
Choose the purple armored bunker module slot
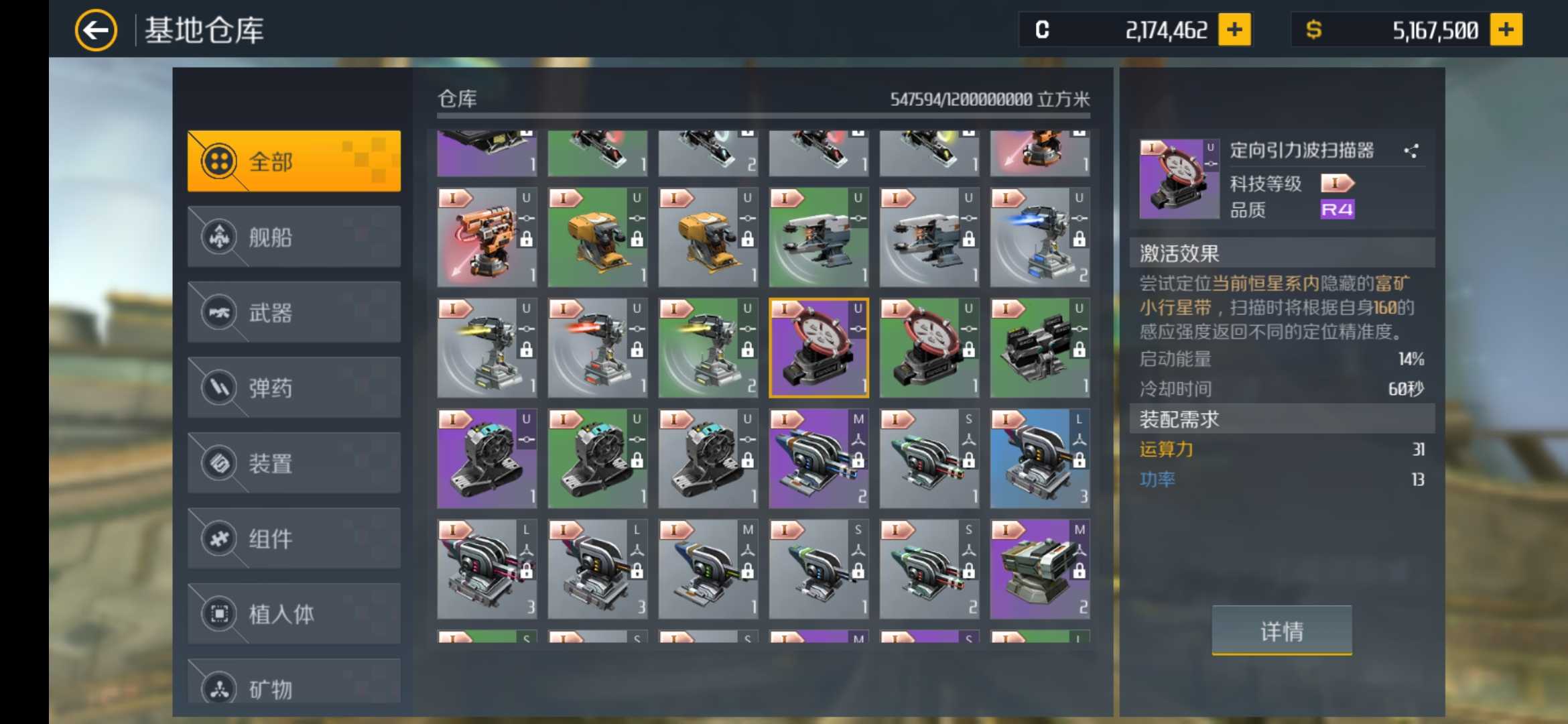click(1039, 569)
